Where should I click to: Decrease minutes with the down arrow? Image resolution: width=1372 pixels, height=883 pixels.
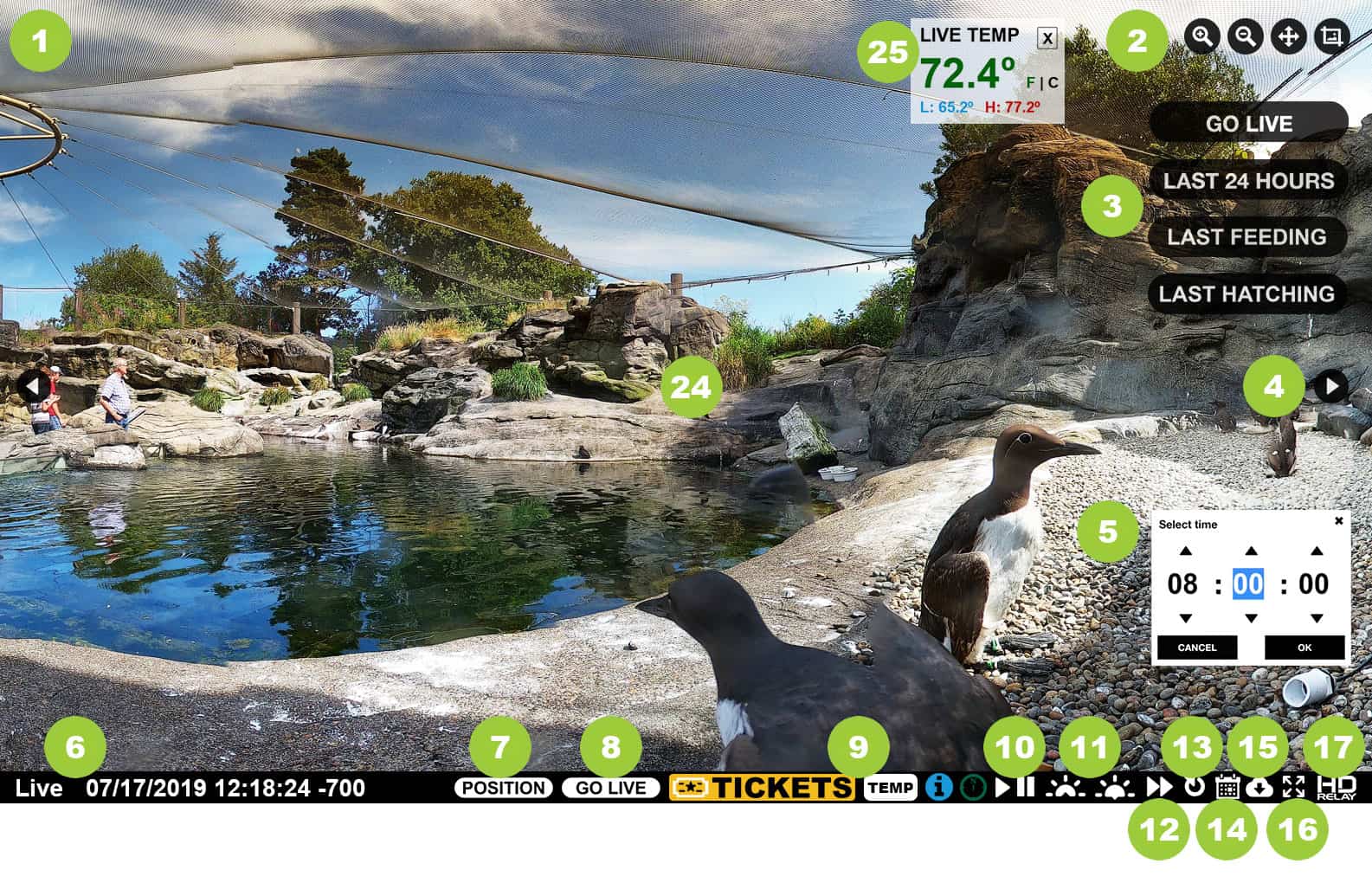click(1249, 619)
